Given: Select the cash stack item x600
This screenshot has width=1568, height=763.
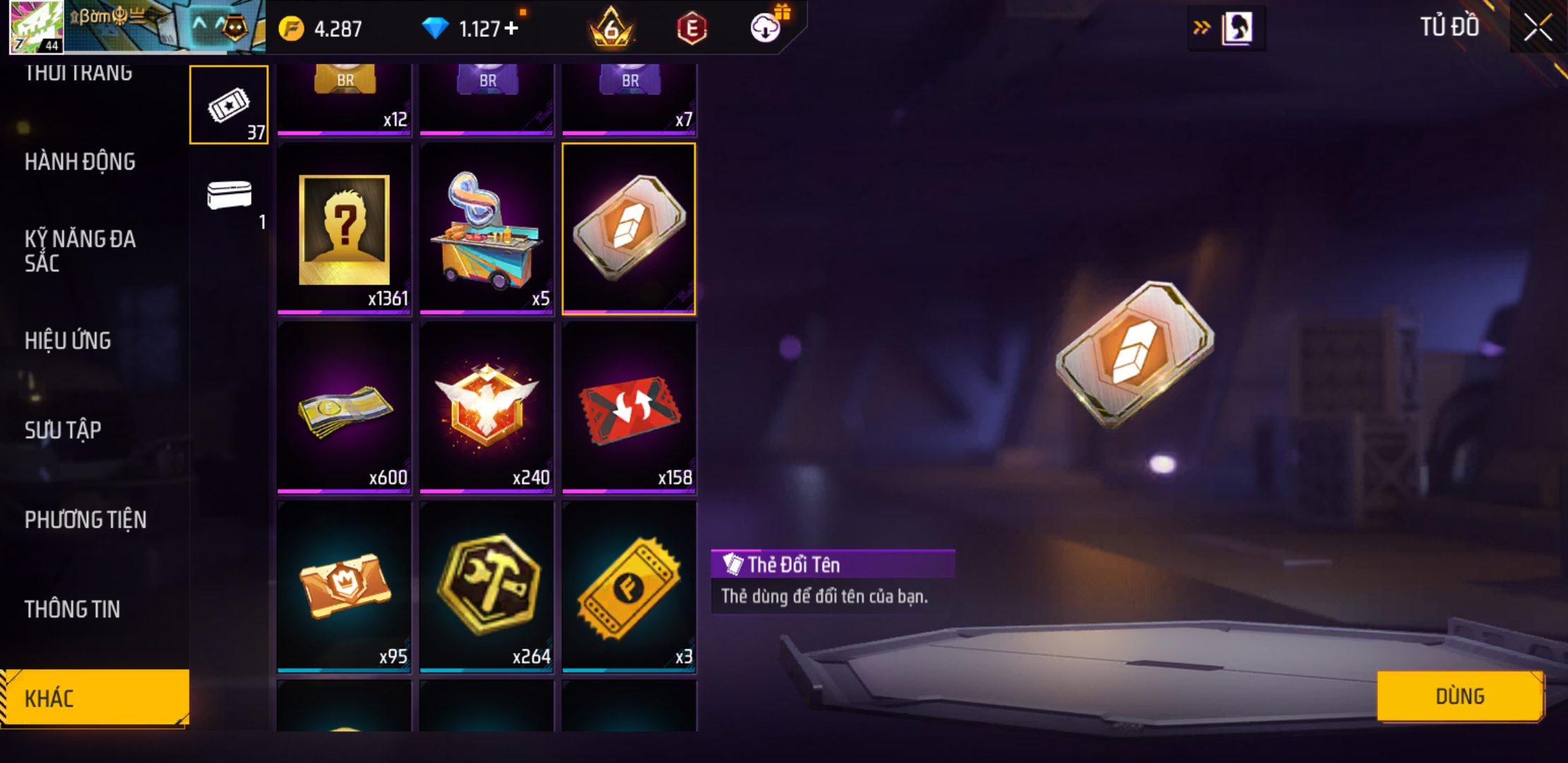Looking at the screenshot, I should point(344,408).
